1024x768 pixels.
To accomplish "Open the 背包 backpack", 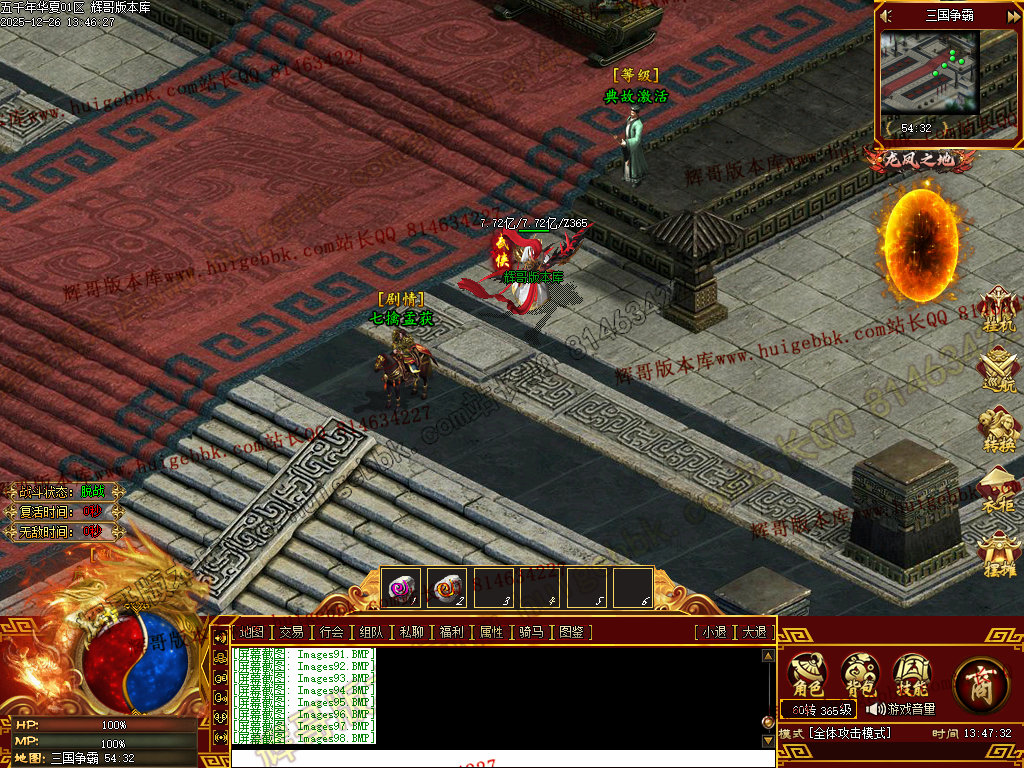I will (859, 674).
